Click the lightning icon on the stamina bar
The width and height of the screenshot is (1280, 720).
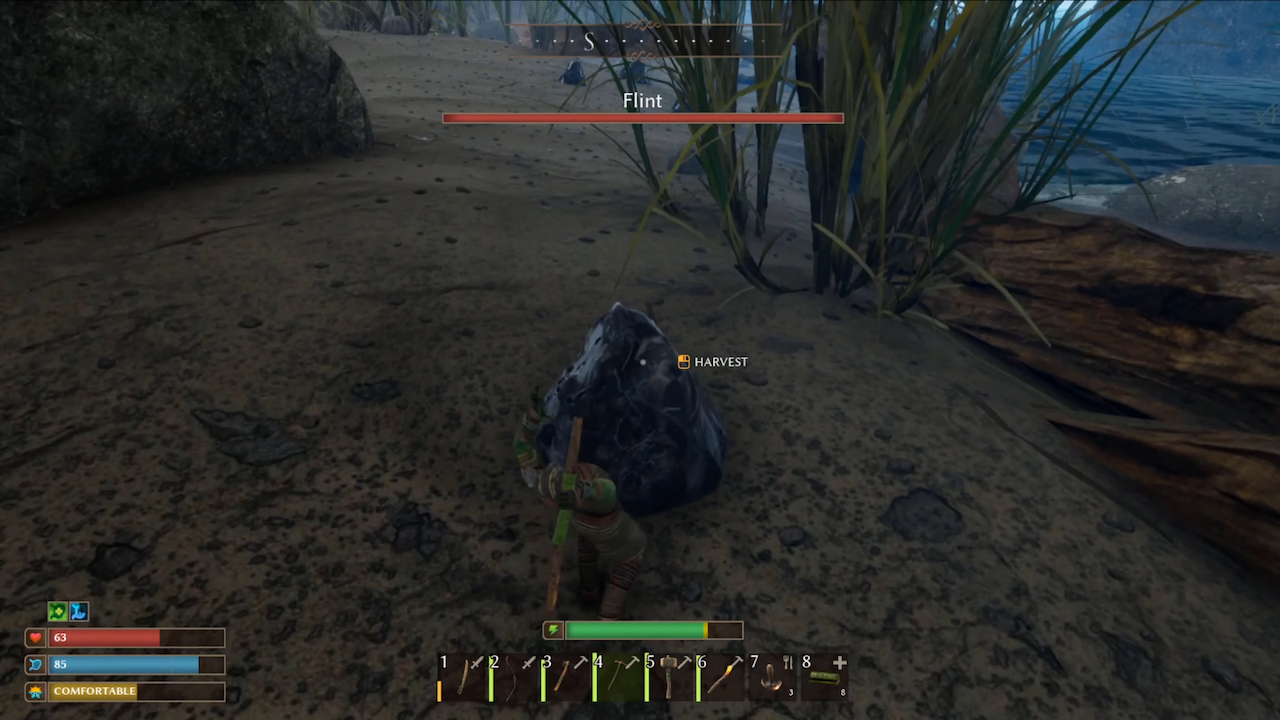point(555,630)
